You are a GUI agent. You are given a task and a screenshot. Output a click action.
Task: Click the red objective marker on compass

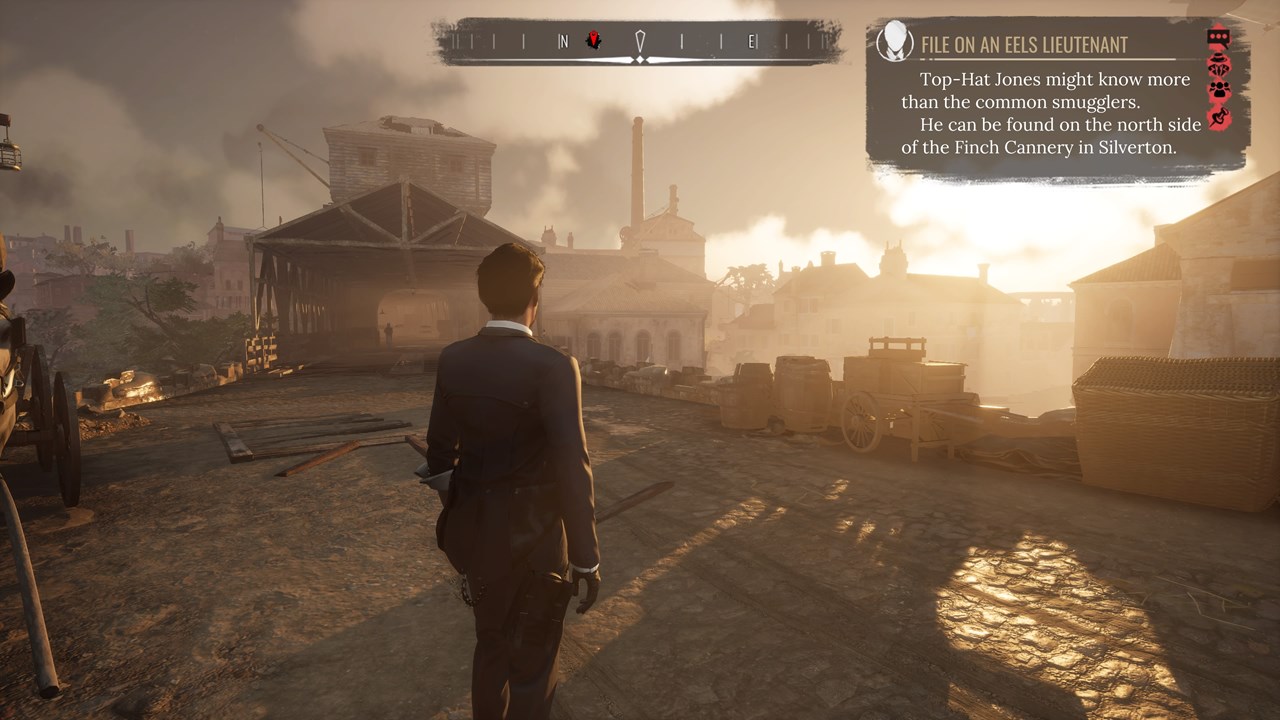(x=593, y=40)
